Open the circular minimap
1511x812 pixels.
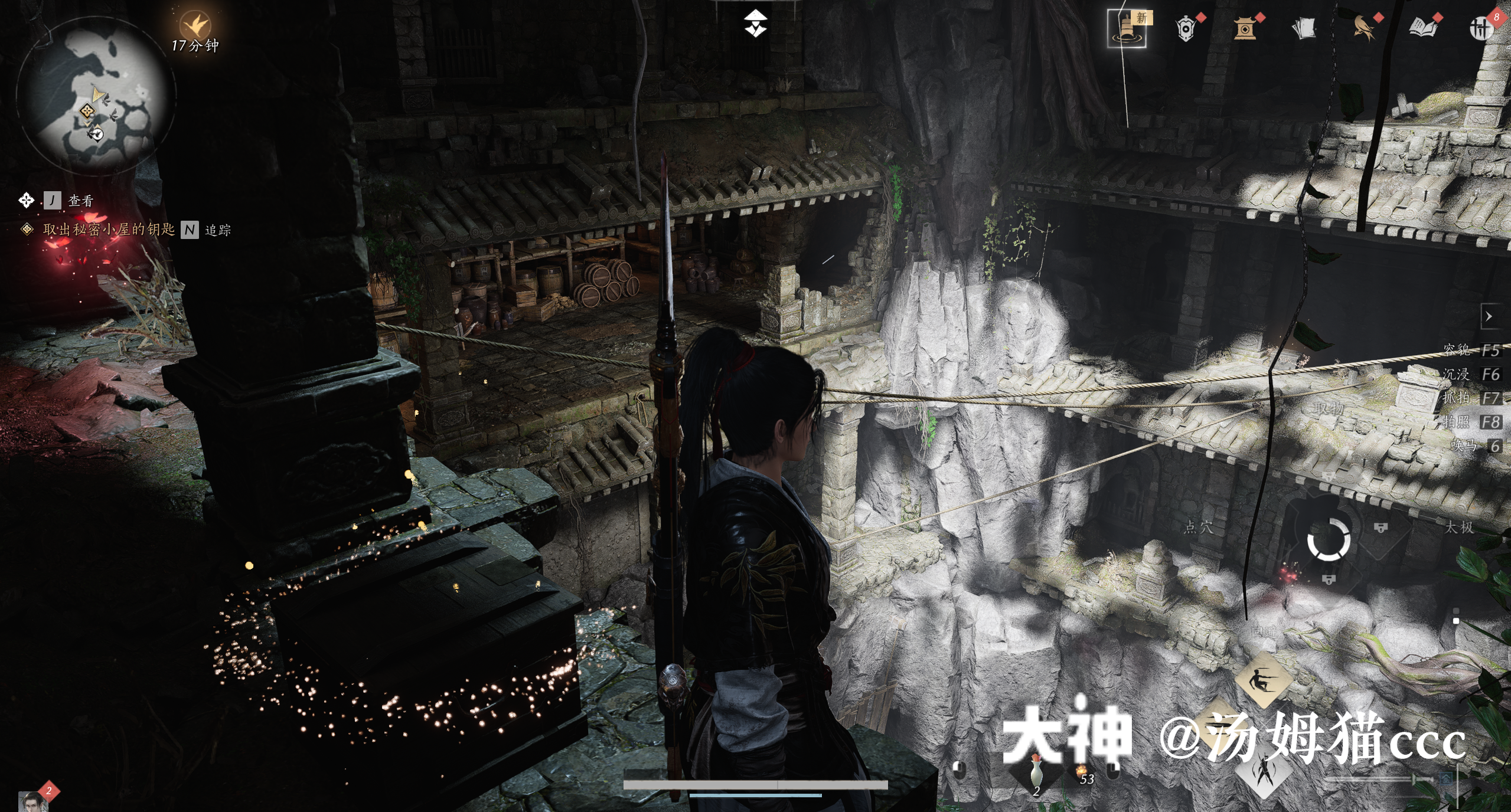96,94
